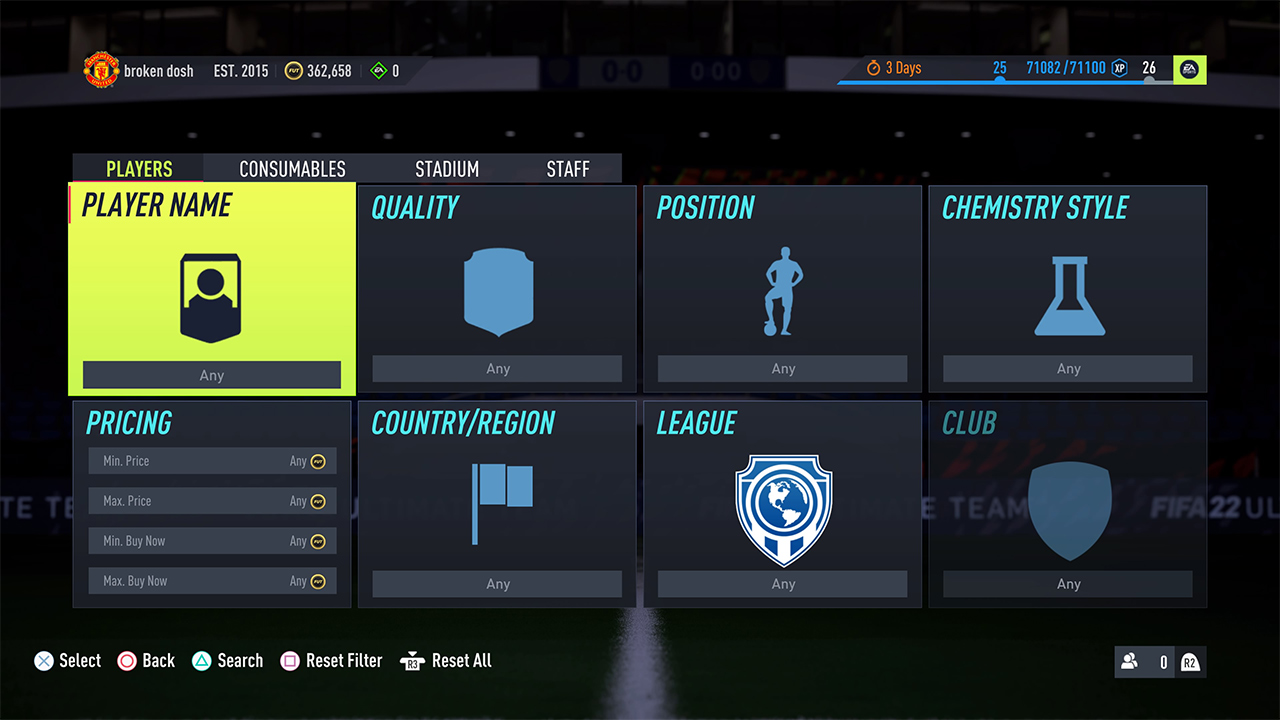
Task: Open the Stadium tab
Action: coord(447,169)
